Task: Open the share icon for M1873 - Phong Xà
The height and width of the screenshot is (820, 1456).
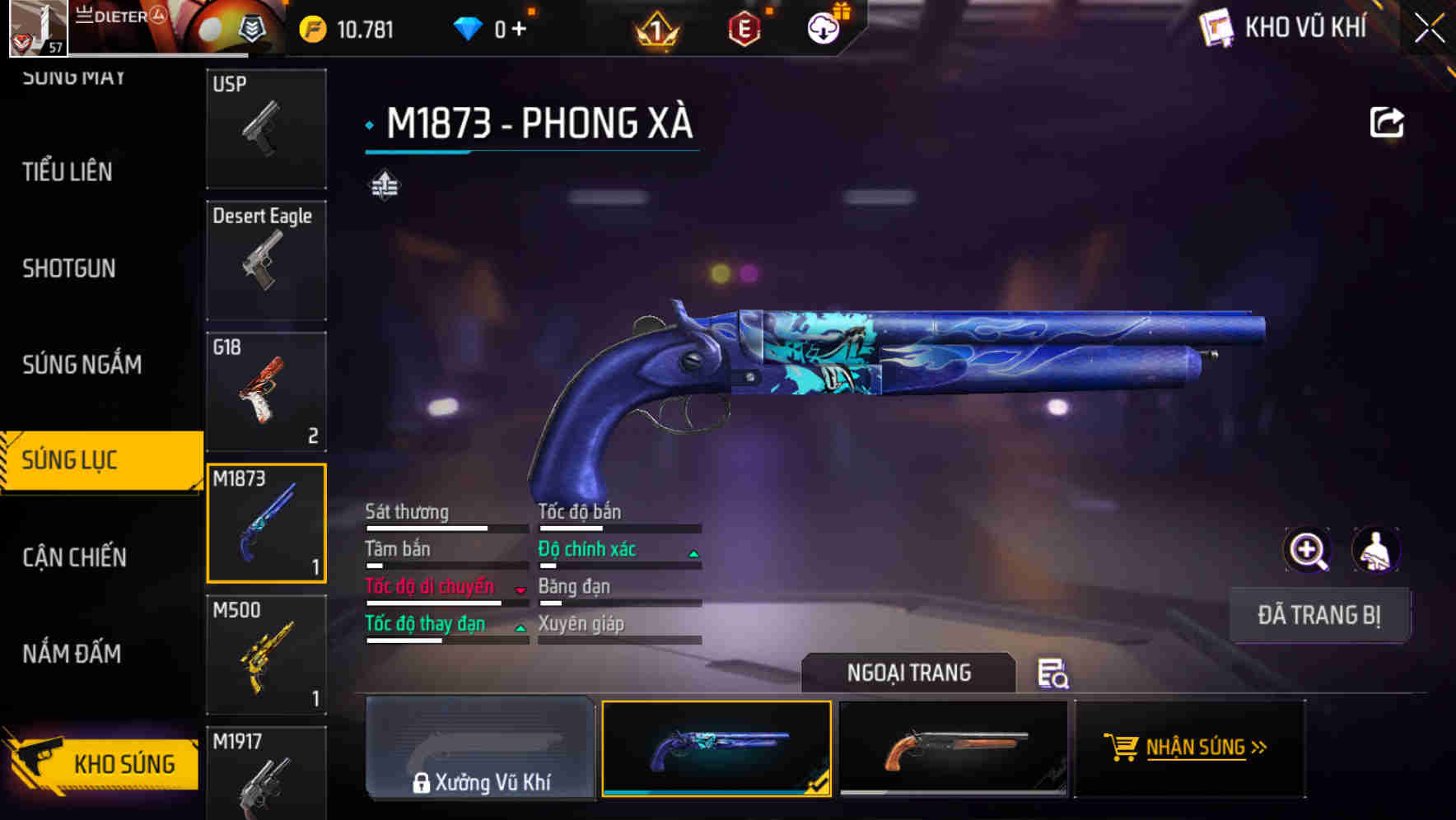Action: 1387,120
